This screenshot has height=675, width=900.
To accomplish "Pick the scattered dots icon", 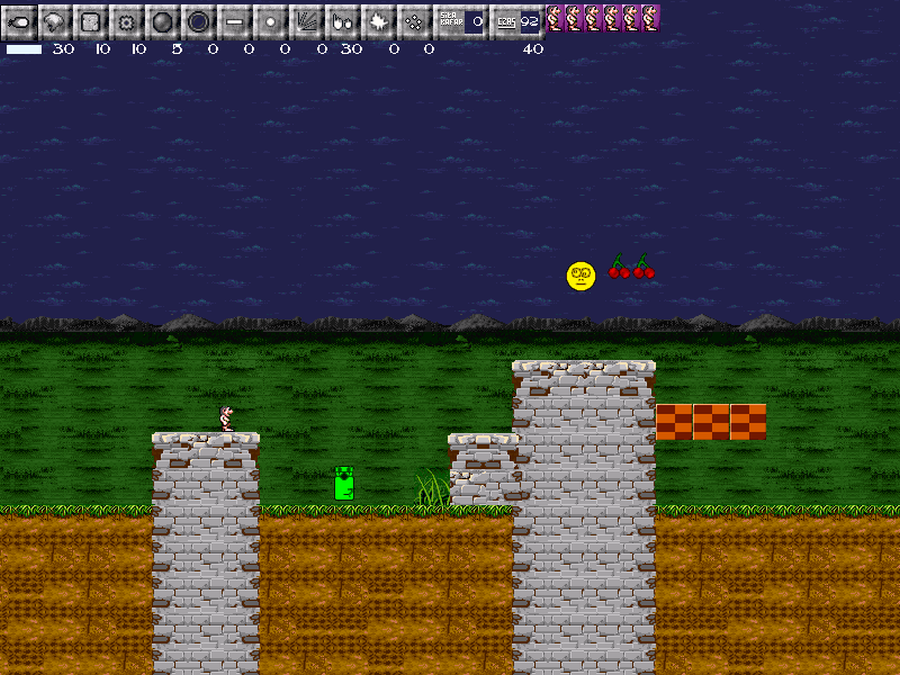I will point(414,20).
